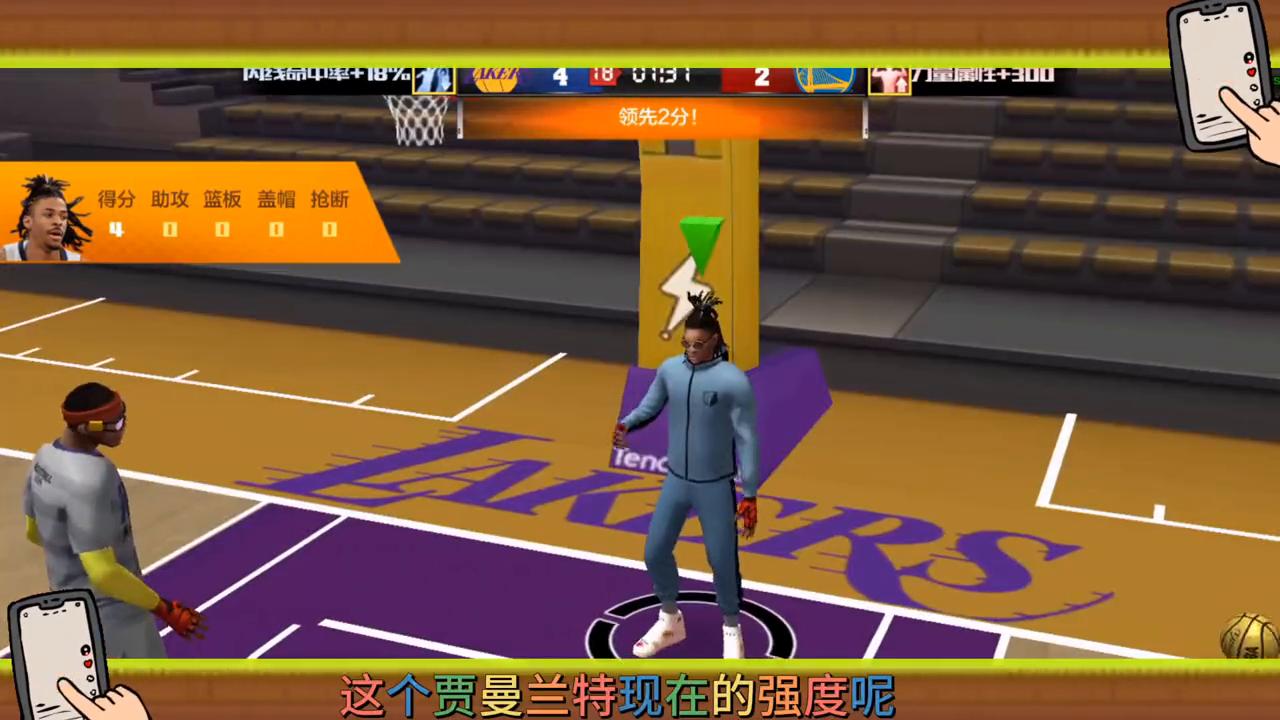This screenshot has width=1280, height=720.
Task: Open the 领先2分 lead status banner
Action: (x=657, y=117)
